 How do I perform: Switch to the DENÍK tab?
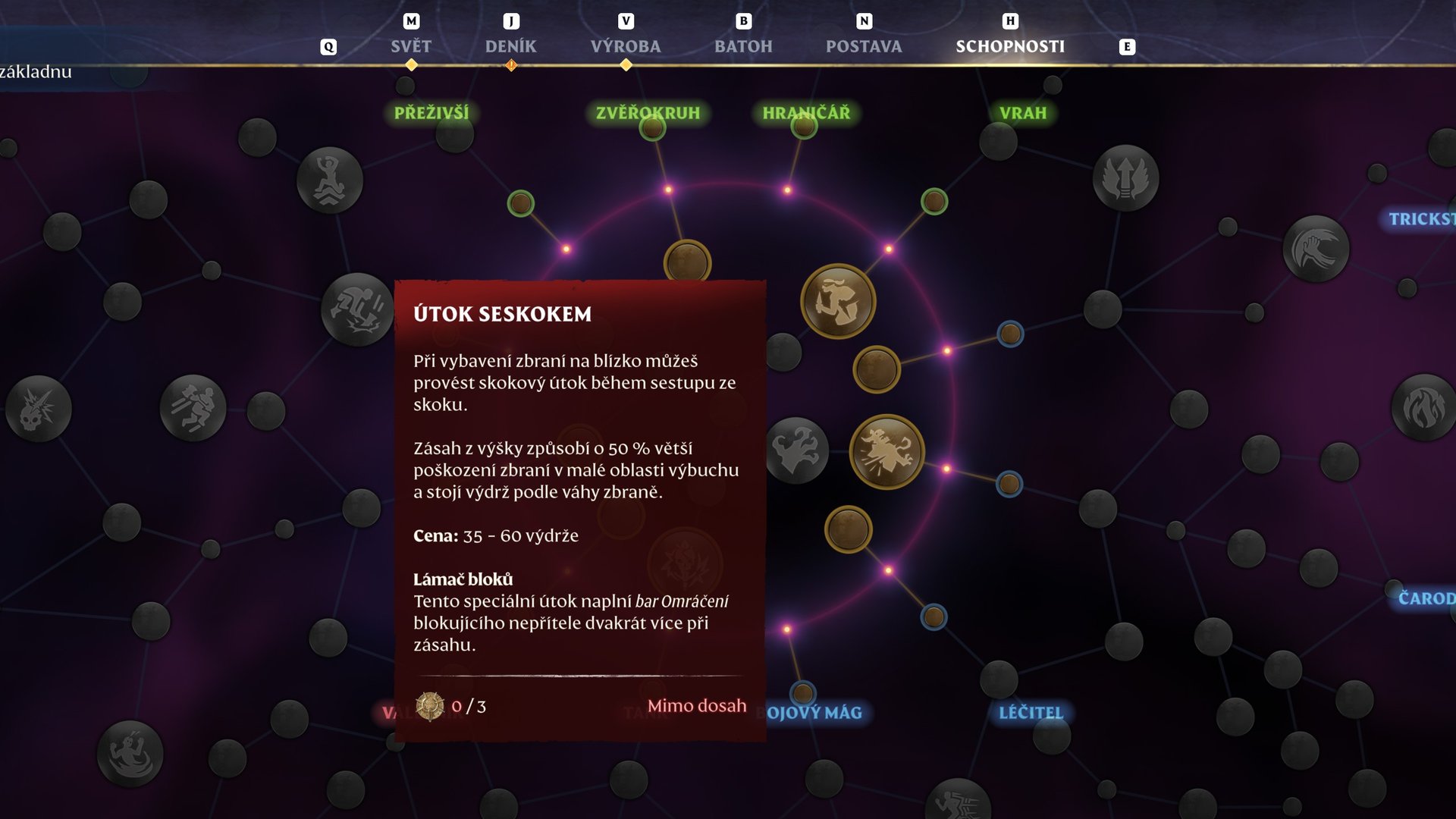point(512,46)
